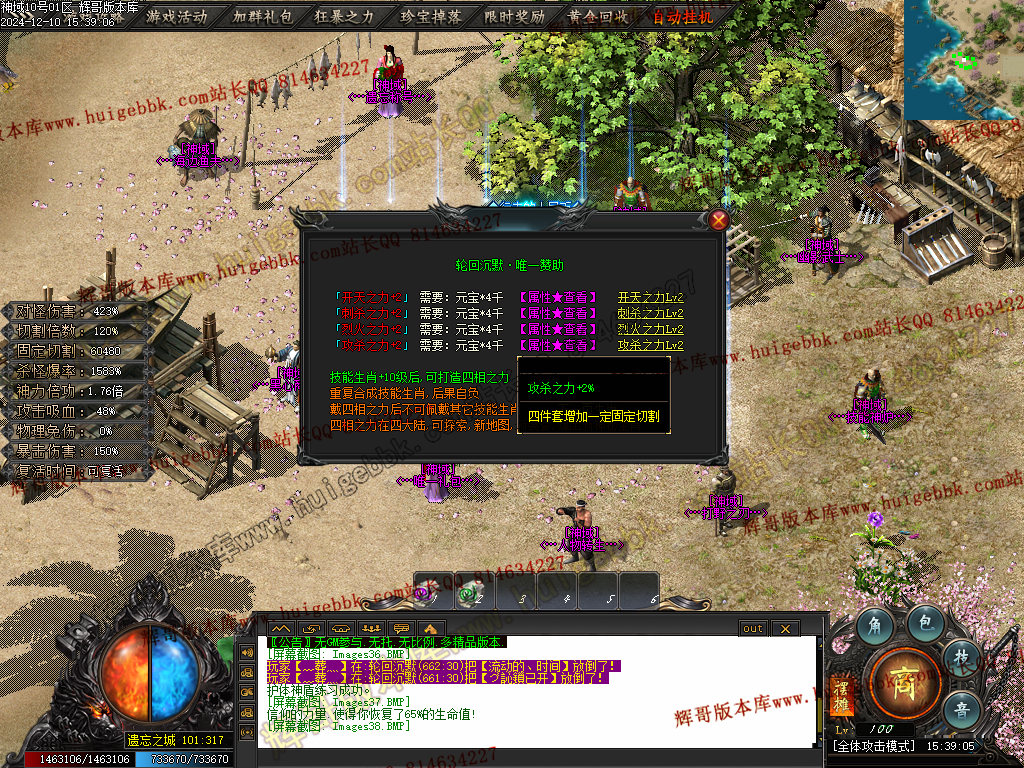This screenshot has height=768, width=1024.
Task: Close the 轮回沉默 sponsor dialog
Action: [x=718, y=220]
